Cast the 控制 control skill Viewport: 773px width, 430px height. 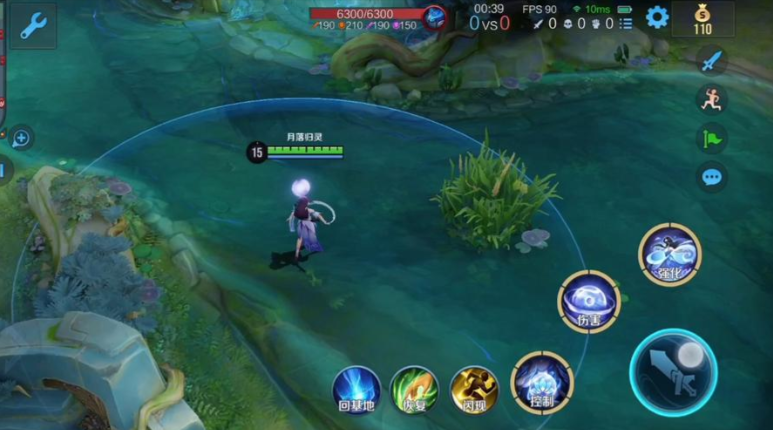(x=541, y=381)
